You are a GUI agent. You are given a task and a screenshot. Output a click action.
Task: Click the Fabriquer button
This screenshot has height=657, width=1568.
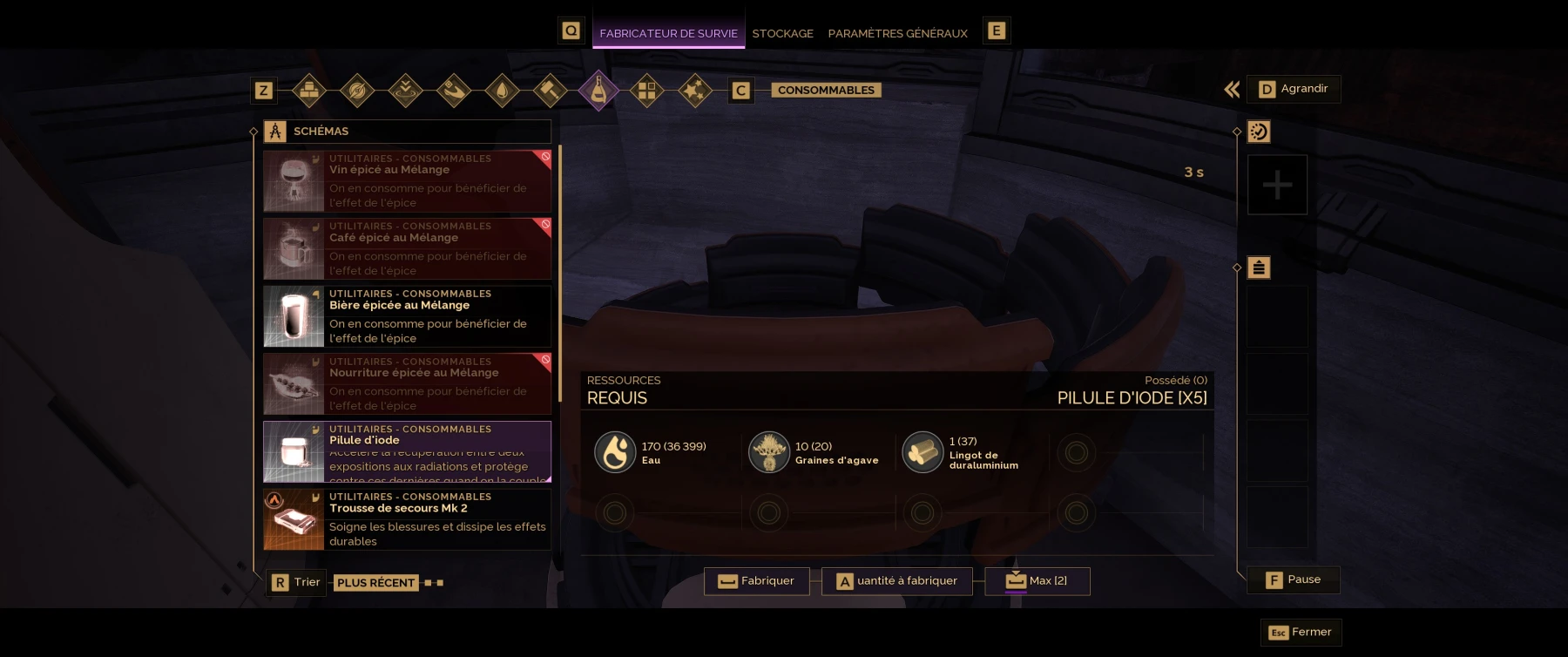tap(756, 581)
